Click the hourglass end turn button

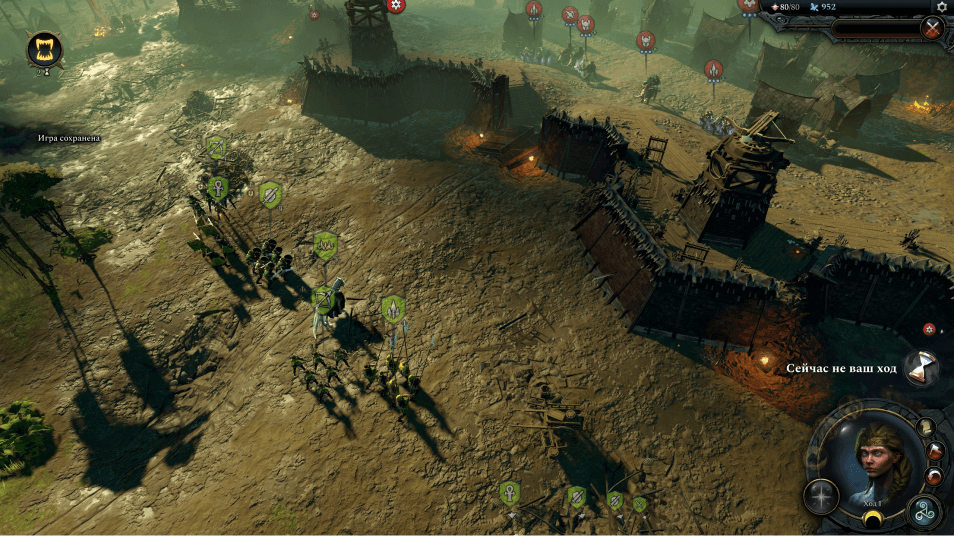(x=920, y=367)
